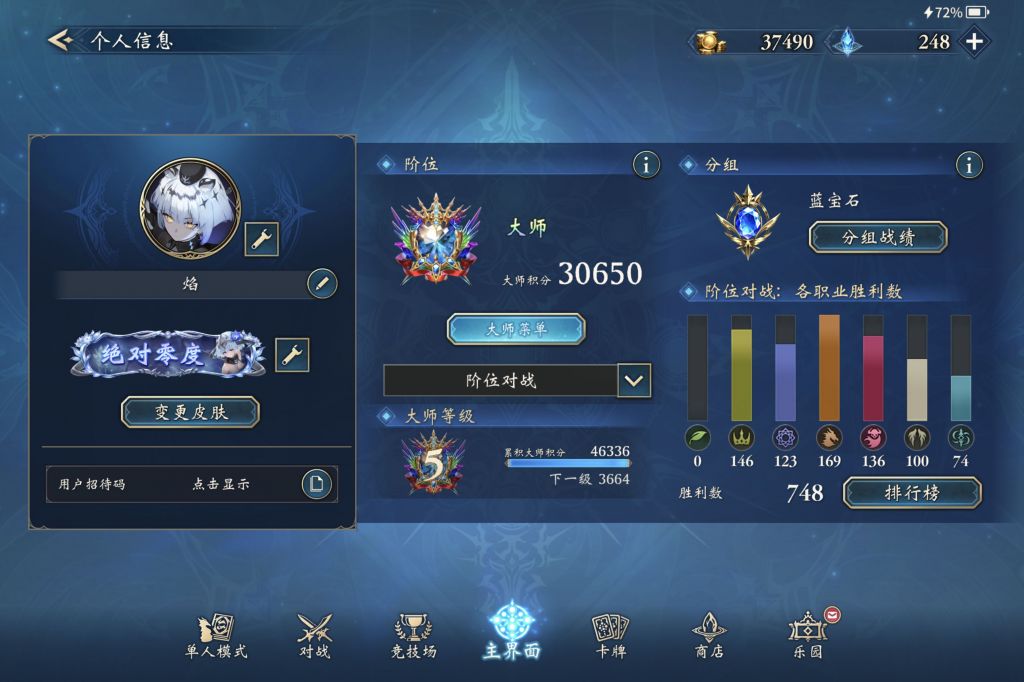Go to the 对战 battle tab

click(315, 636)
